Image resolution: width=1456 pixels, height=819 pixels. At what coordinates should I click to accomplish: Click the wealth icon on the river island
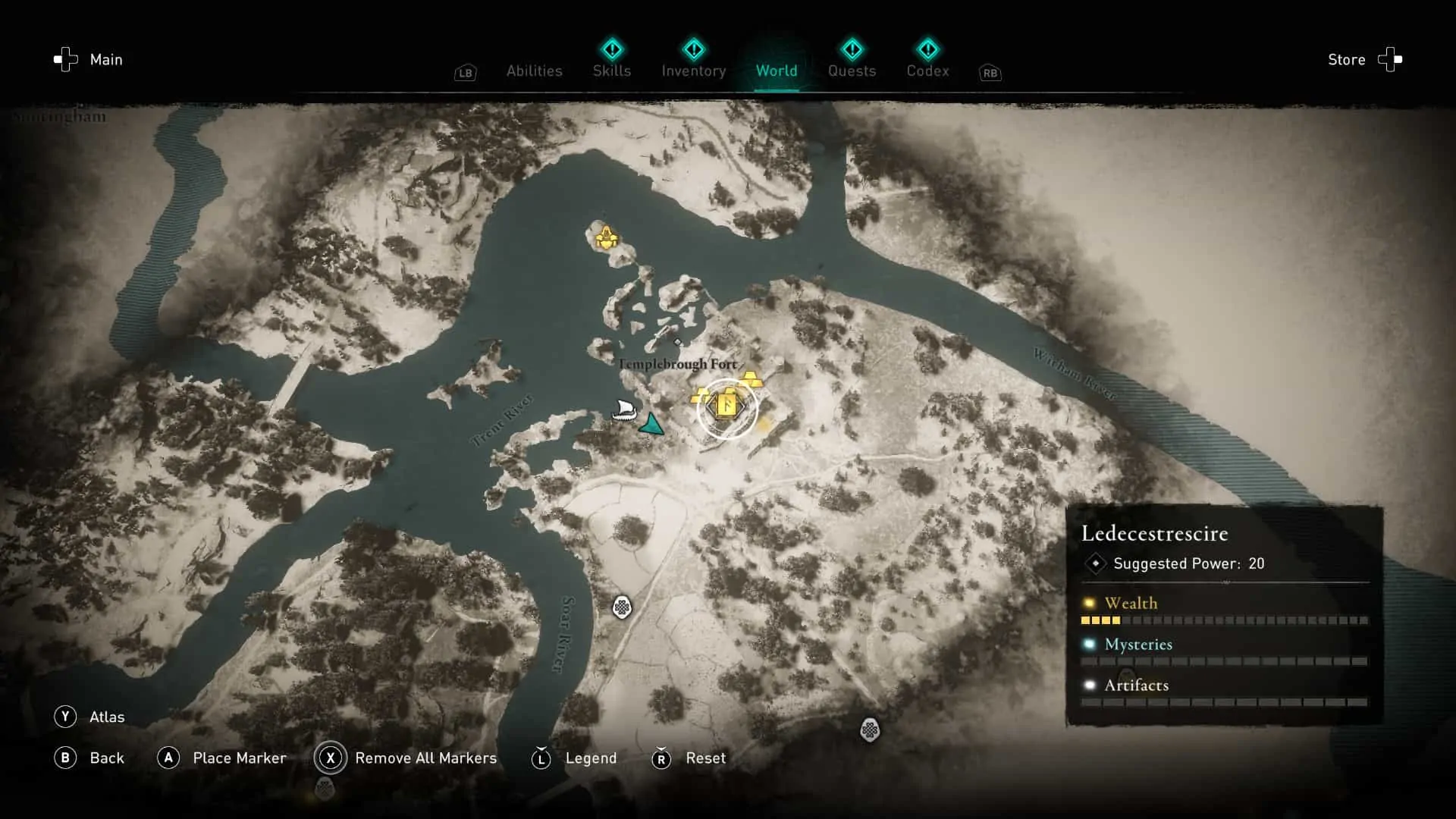tap(607, 237)
